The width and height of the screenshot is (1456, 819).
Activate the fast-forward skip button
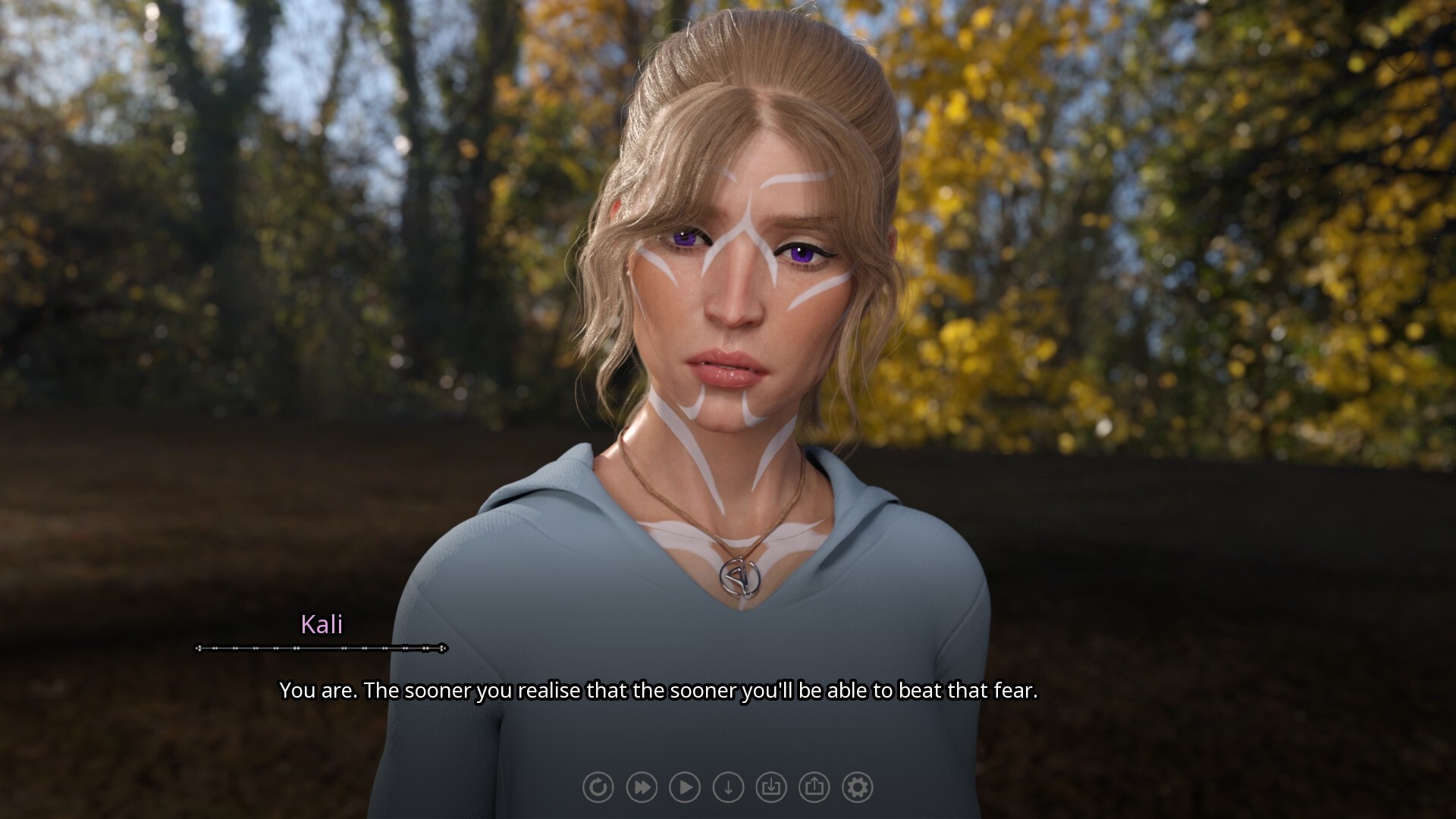click(641, 787)
